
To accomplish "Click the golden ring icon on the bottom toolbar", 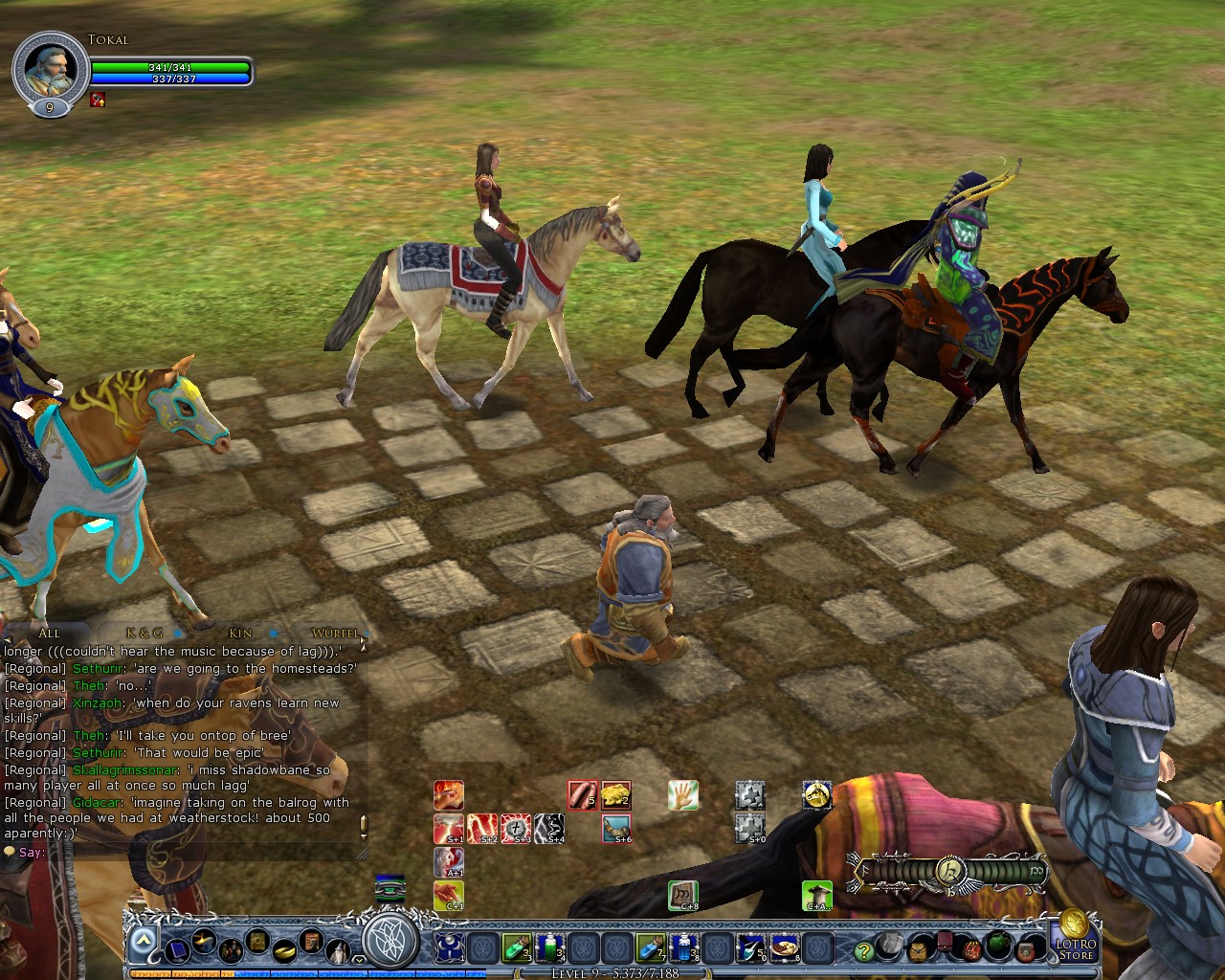I will [283, 952].
